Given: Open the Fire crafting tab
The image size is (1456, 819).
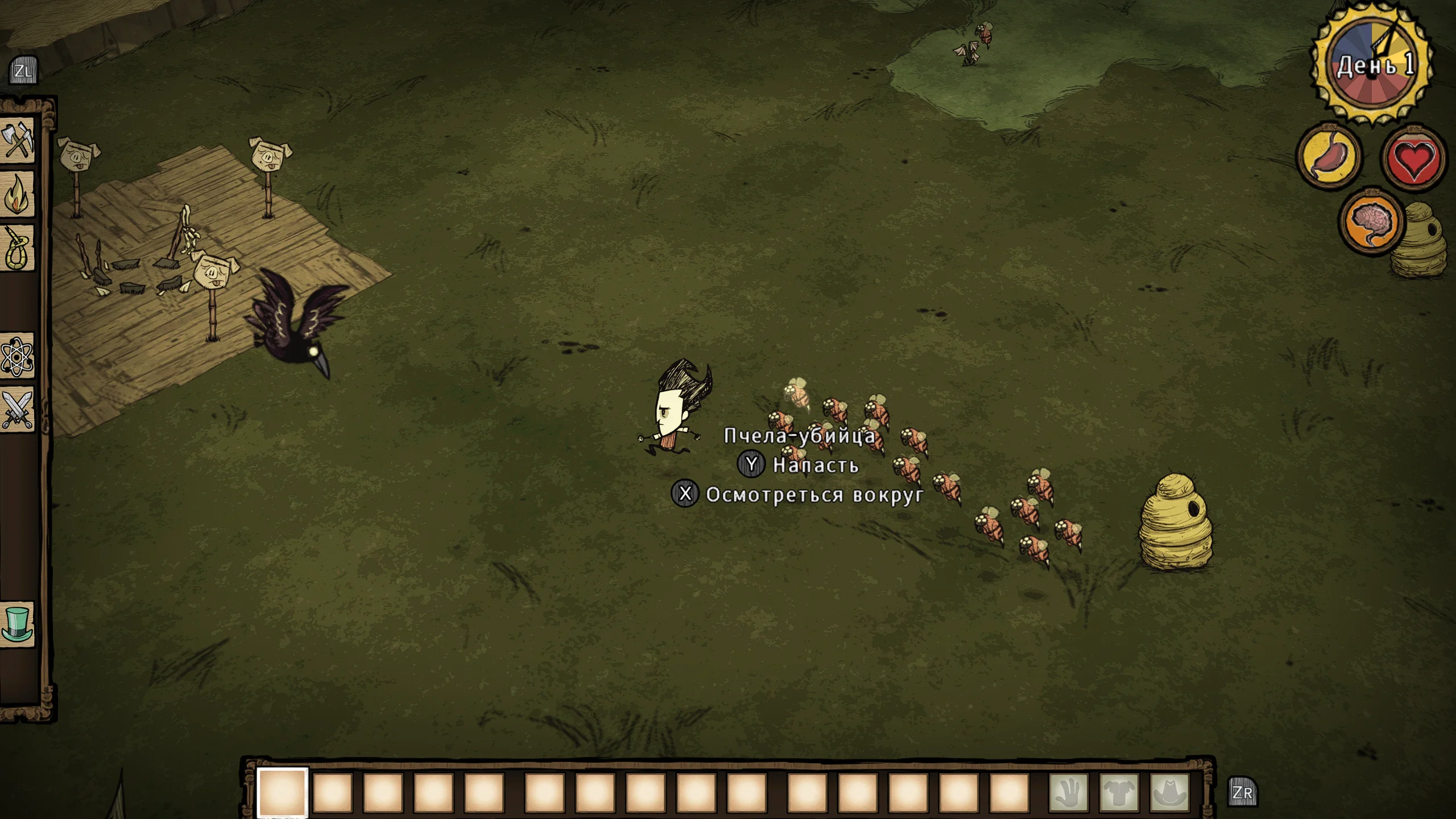Looking at the screenshot, I should tap(18, 194).
